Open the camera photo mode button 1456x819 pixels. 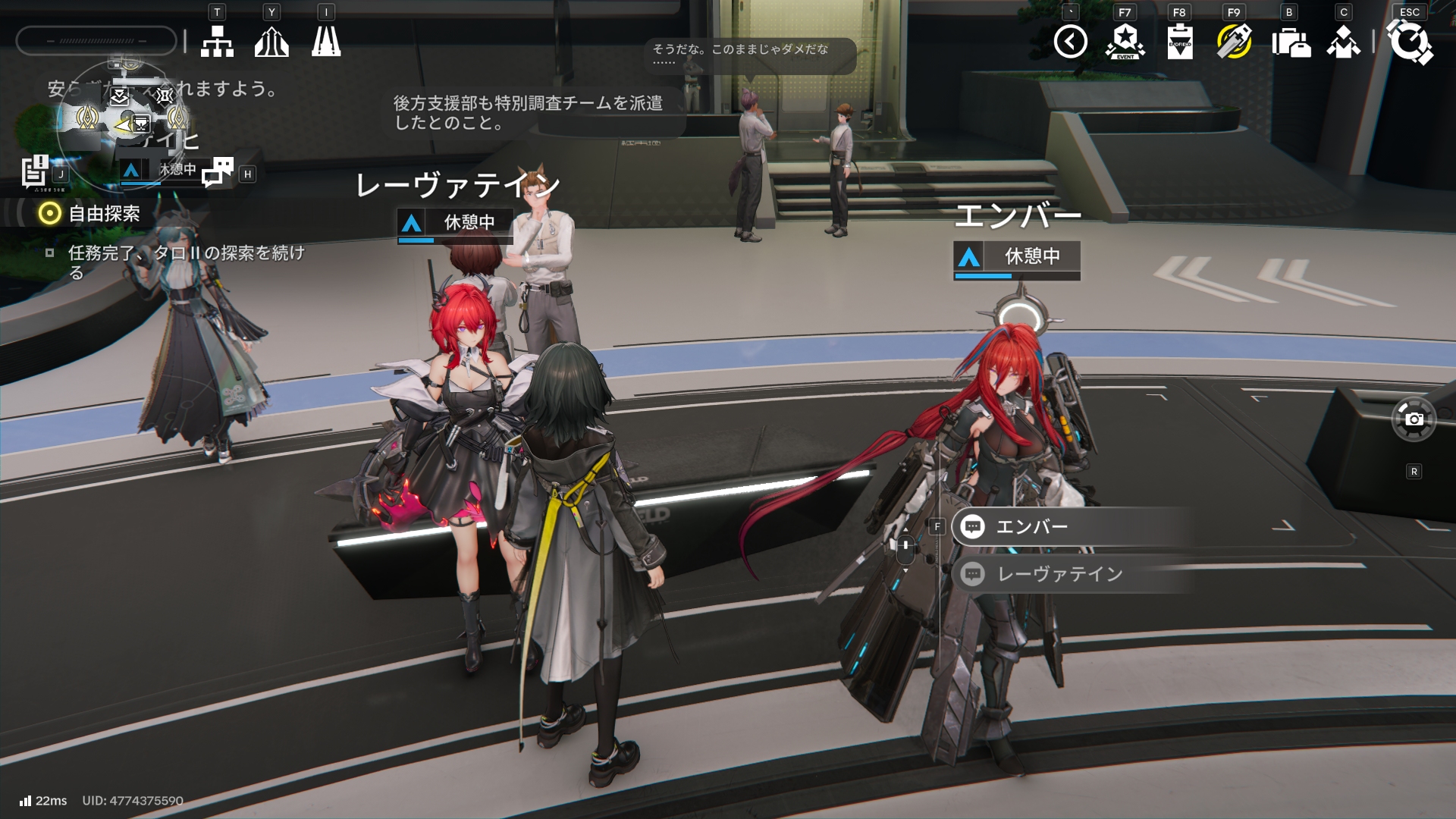click(1414, 419)
